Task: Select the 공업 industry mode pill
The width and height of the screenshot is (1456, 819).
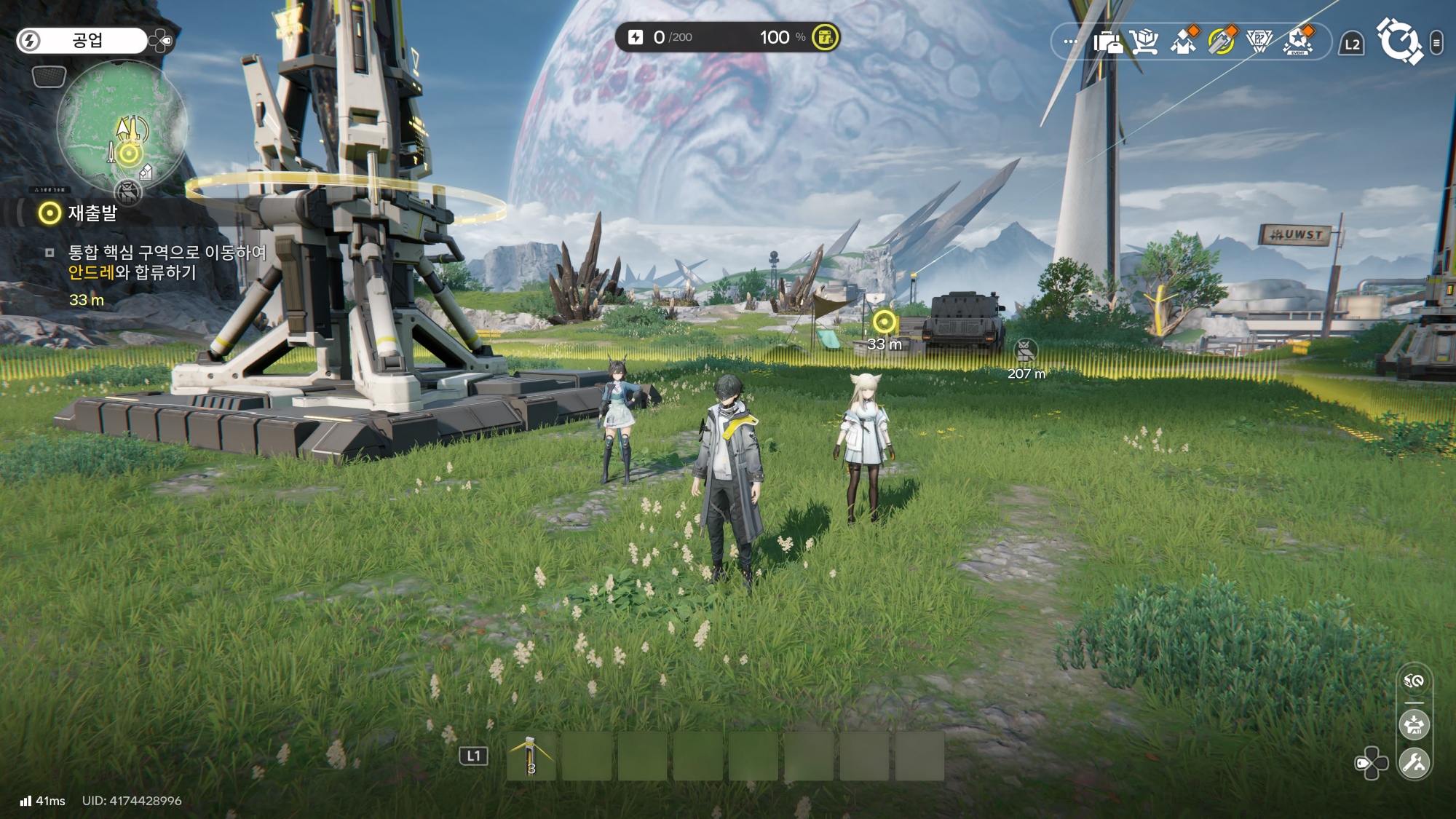Action: click(82, 41)
